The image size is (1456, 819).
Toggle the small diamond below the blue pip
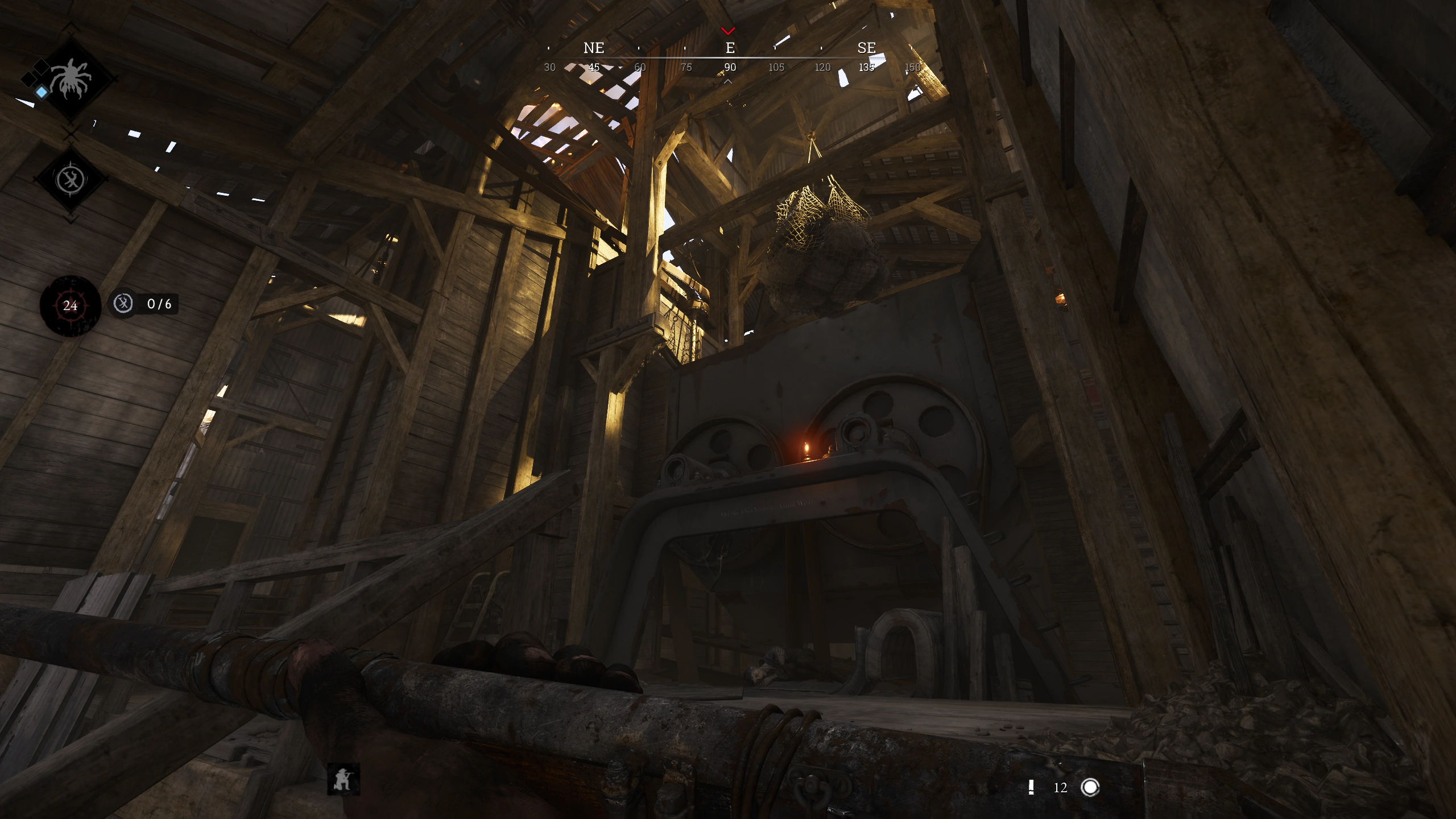(28, 79)
